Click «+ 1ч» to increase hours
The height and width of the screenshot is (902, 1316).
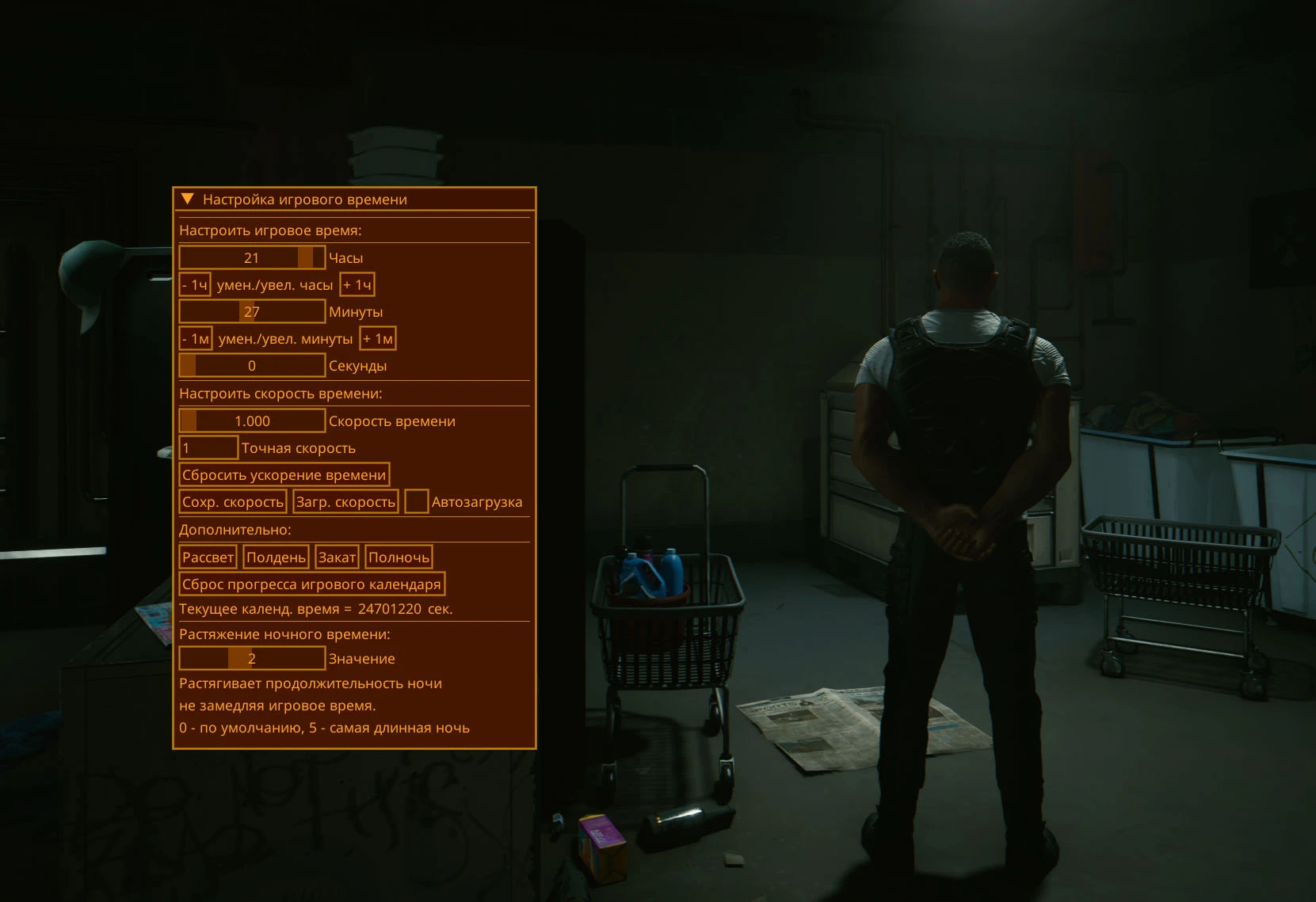[357, 284]
